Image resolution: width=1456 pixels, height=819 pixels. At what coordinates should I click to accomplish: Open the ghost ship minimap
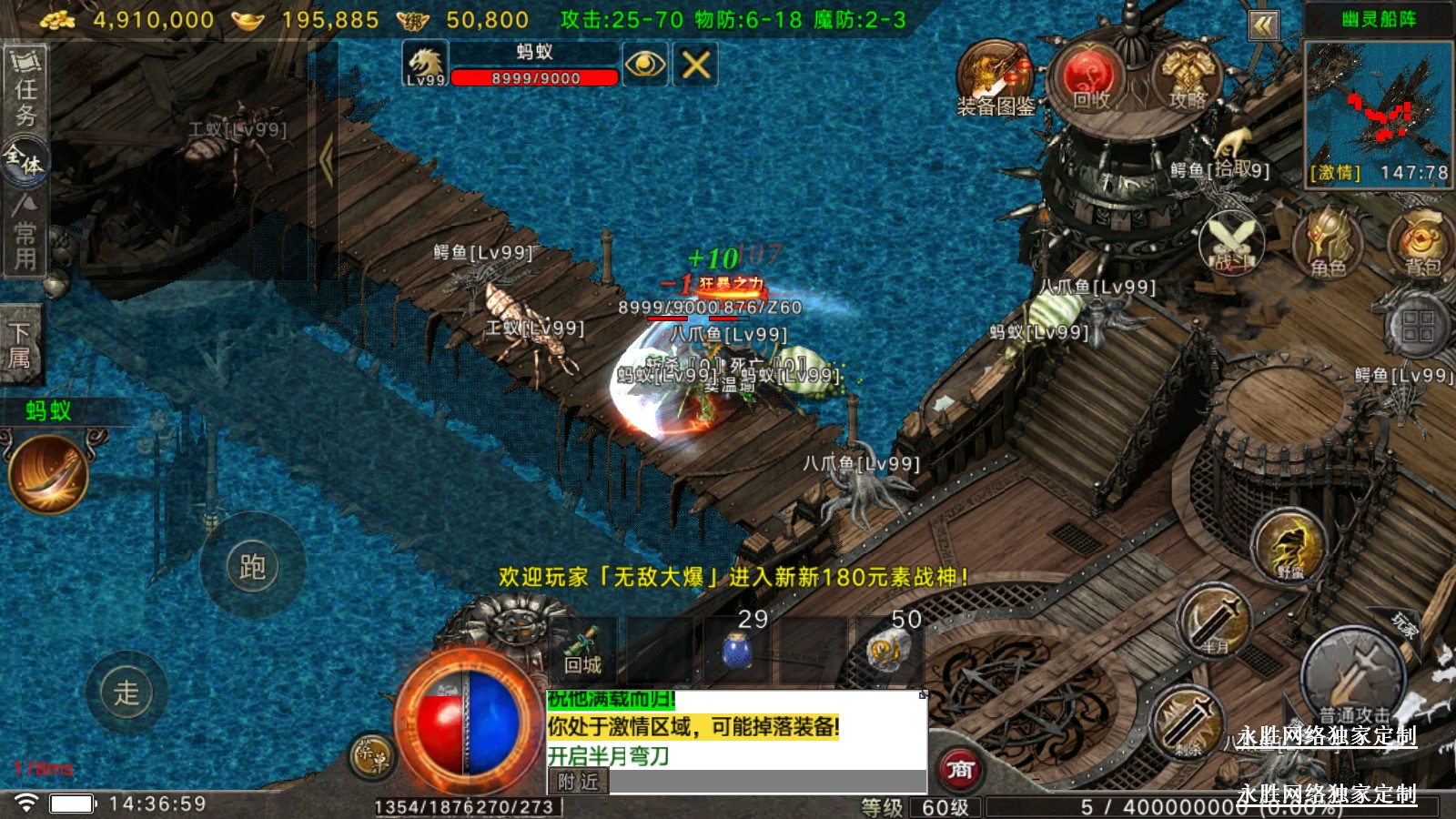(x=1378, y=111)
